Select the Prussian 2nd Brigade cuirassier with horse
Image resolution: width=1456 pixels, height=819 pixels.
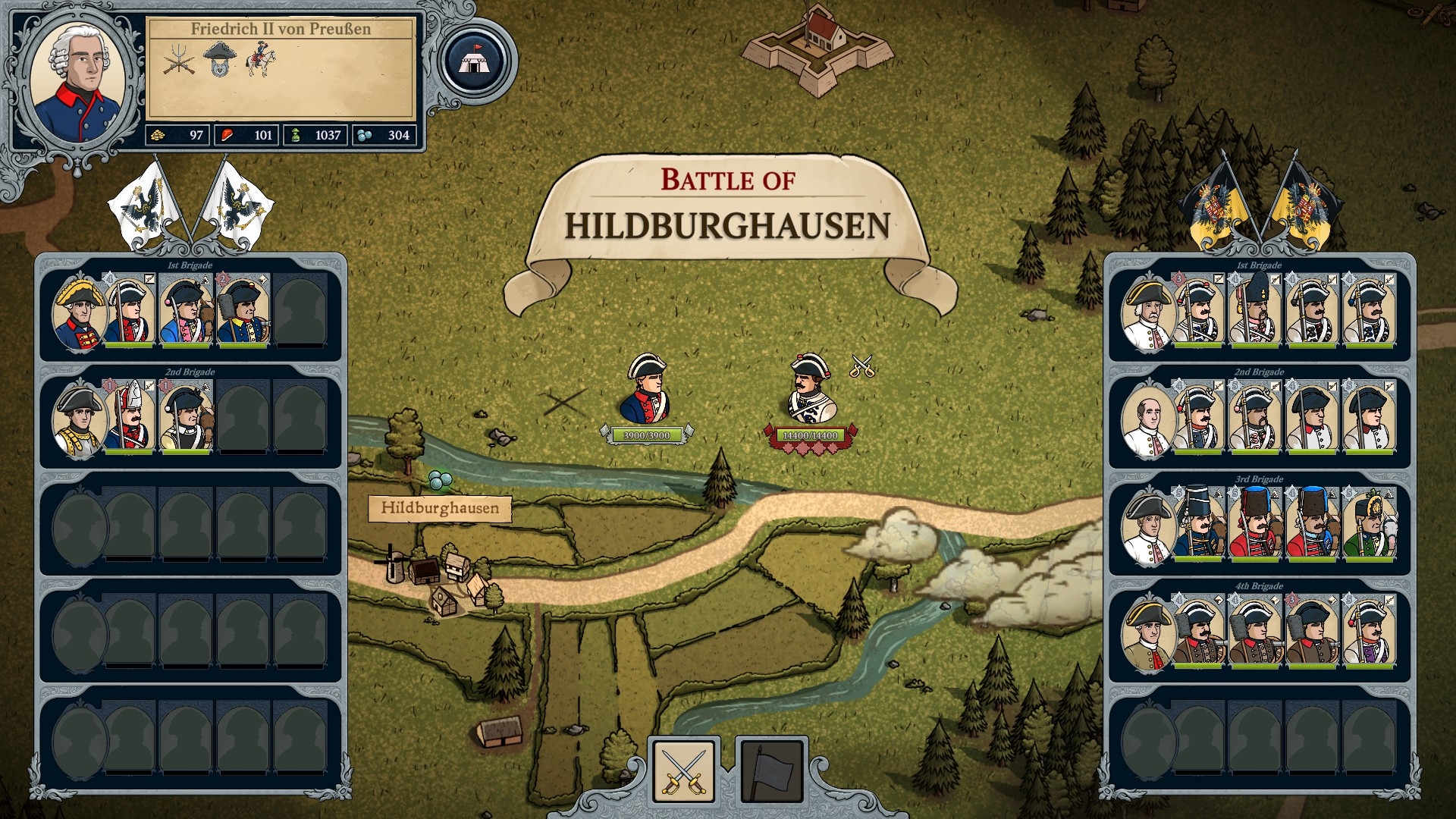[x=186, y=419]
